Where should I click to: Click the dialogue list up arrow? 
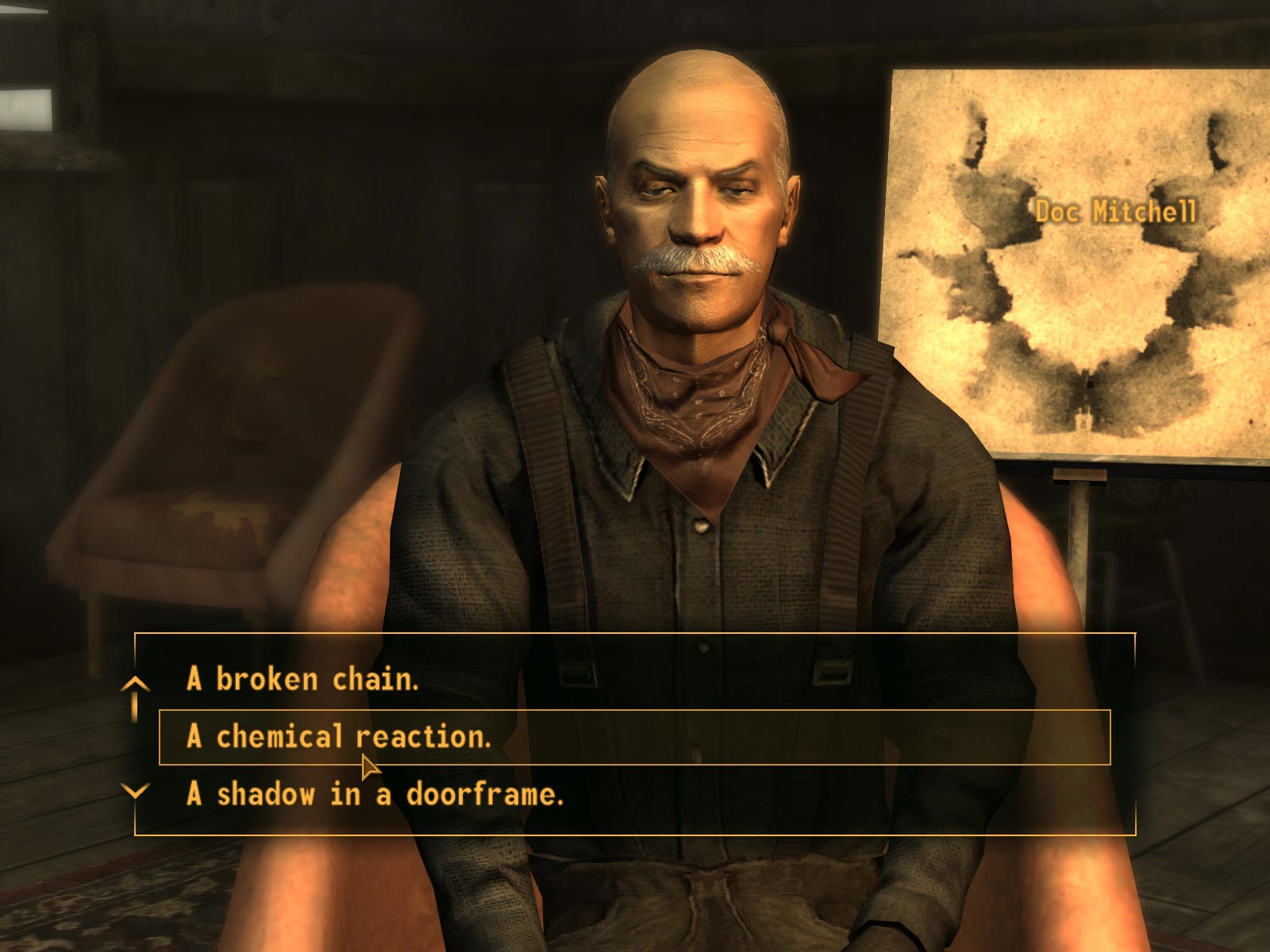pyautogui.click(x=136, y=684)
